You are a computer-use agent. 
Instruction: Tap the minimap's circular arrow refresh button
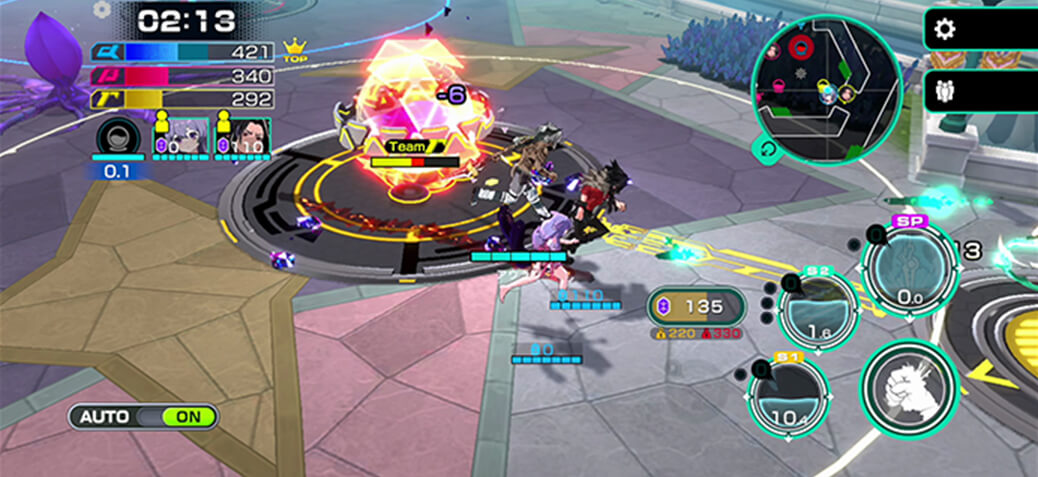[x=767, y=149]
